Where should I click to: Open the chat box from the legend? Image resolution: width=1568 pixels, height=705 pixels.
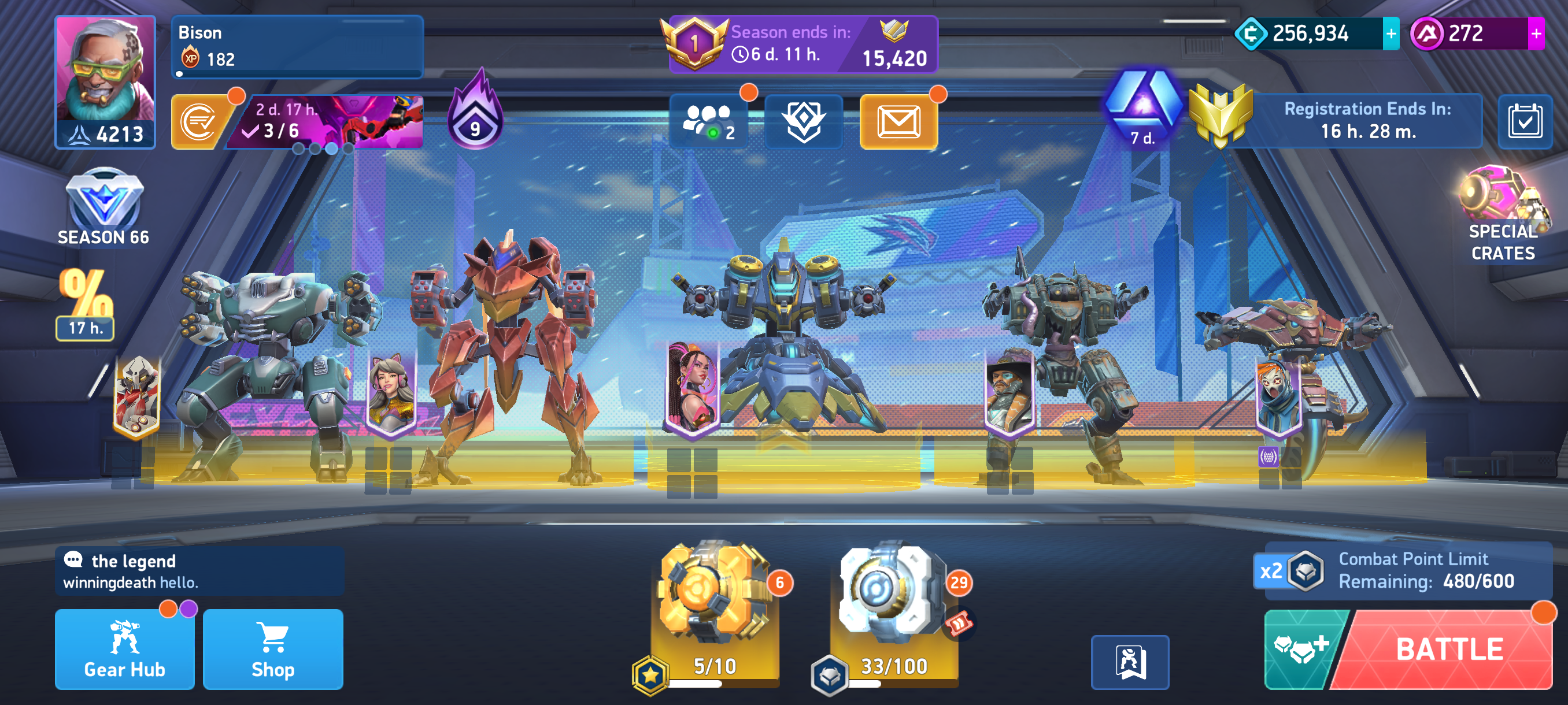click(x=199, y=570)
